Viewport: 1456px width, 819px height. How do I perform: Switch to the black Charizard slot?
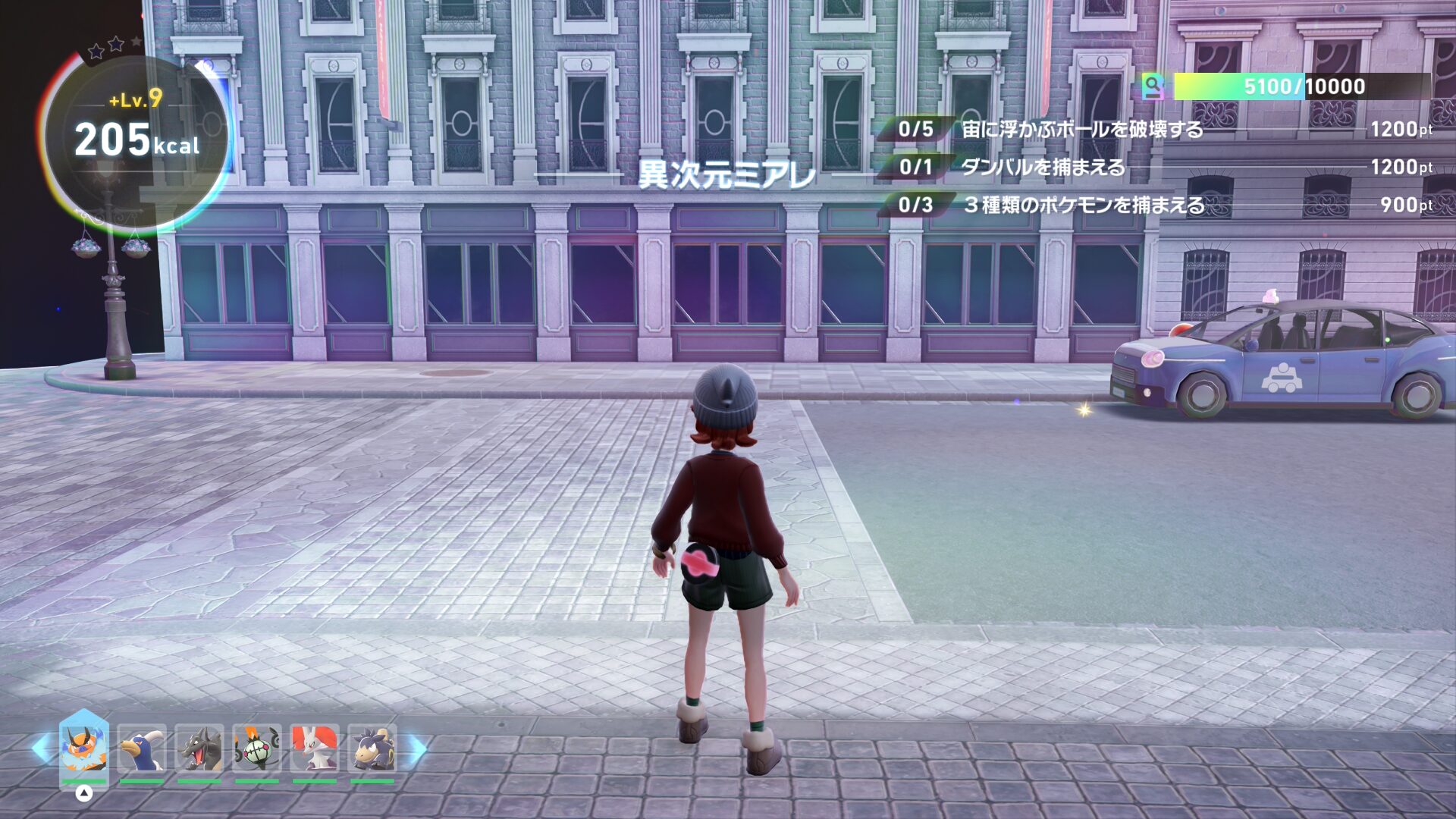(x=199, y=748)
